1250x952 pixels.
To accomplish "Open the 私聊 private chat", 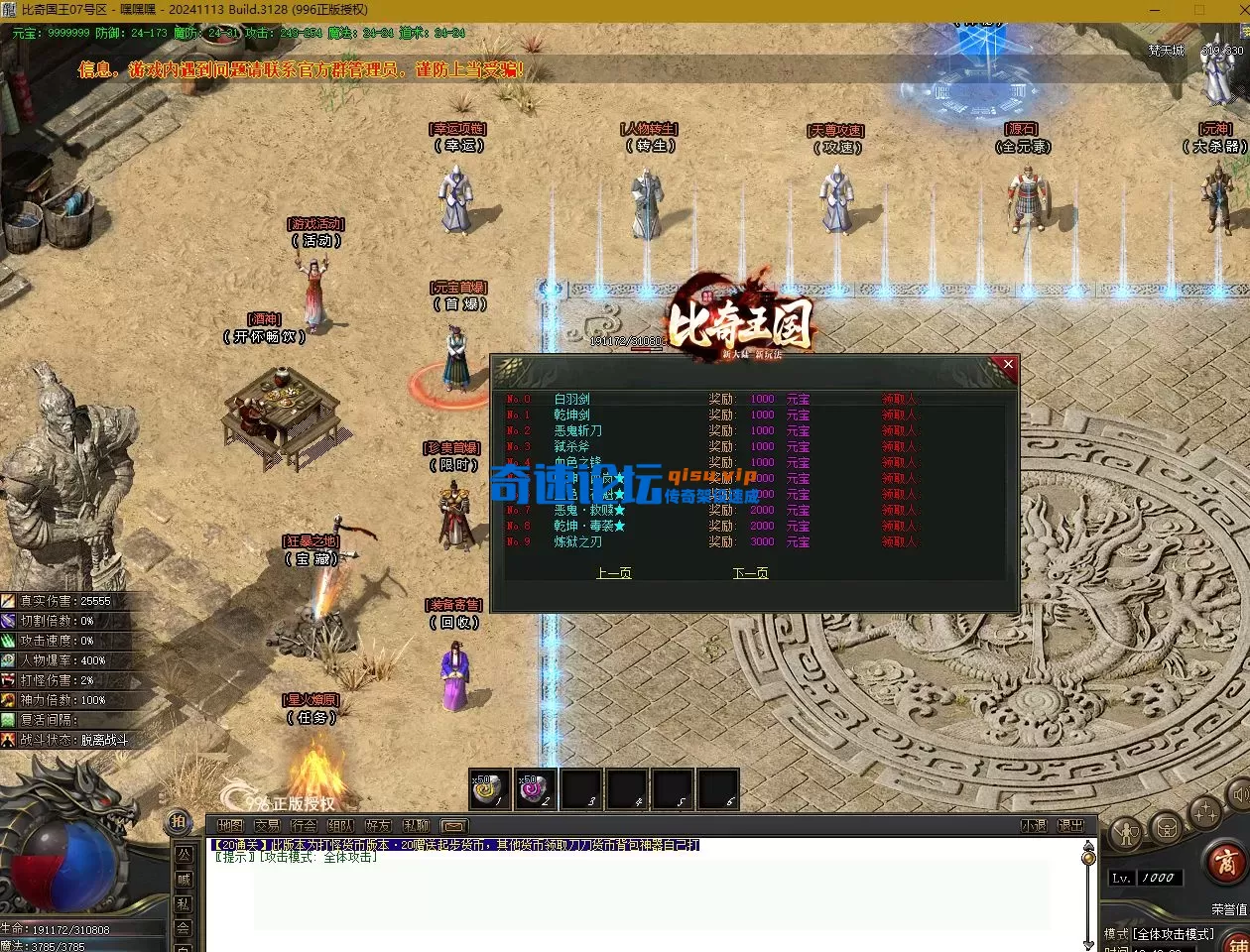I will point(416,826).
